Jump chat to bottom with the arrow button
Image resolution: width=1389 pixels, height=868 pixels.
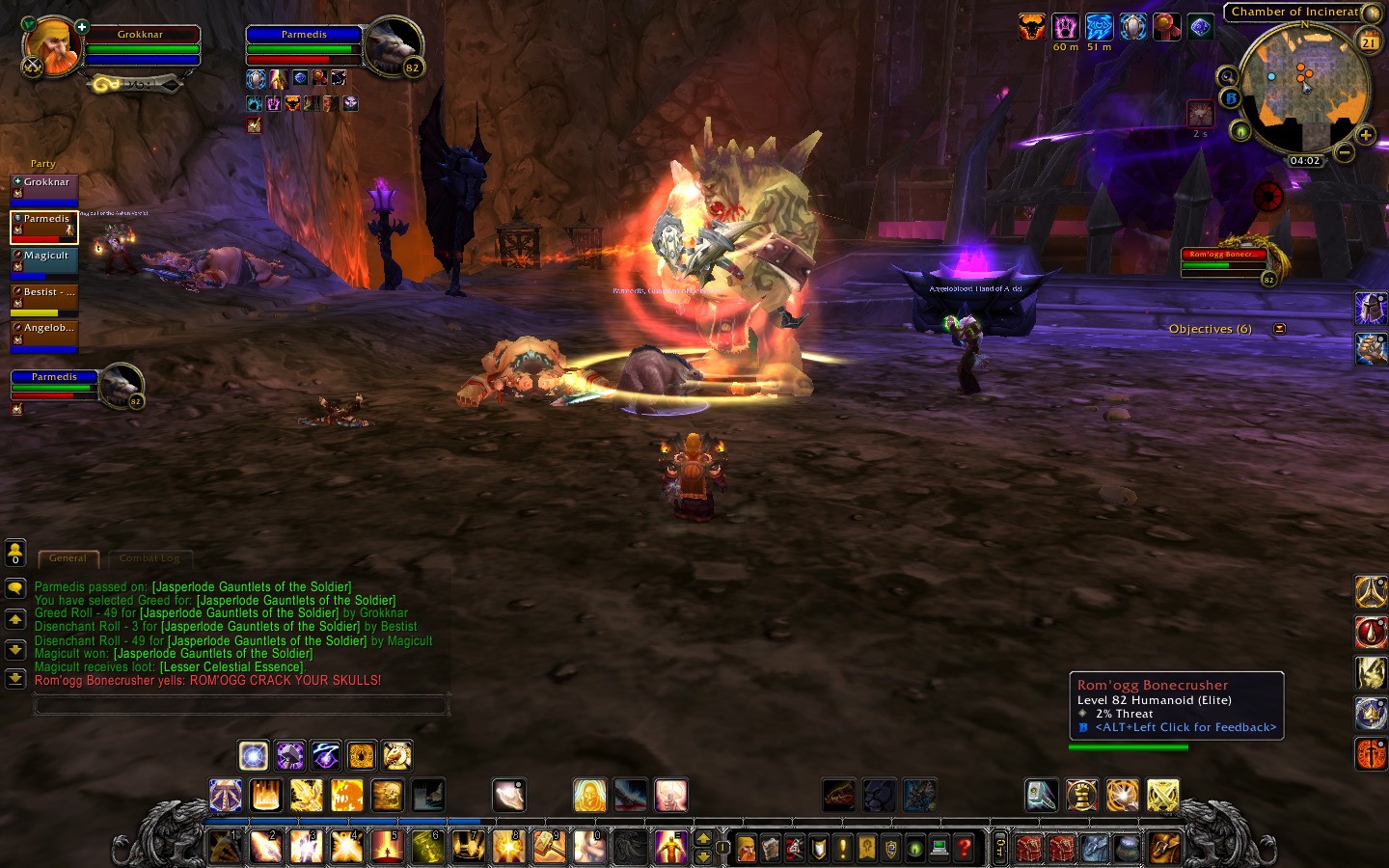pos(15,679)
